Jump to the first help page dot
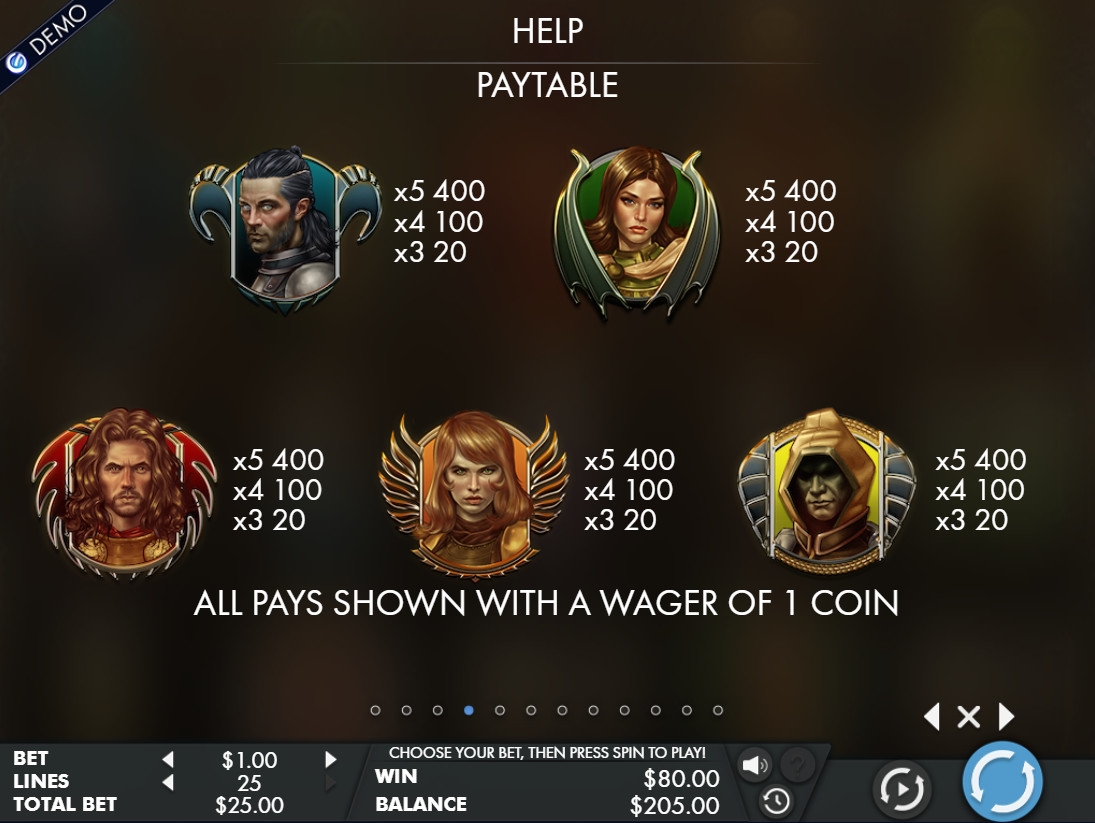 [375, 710]
